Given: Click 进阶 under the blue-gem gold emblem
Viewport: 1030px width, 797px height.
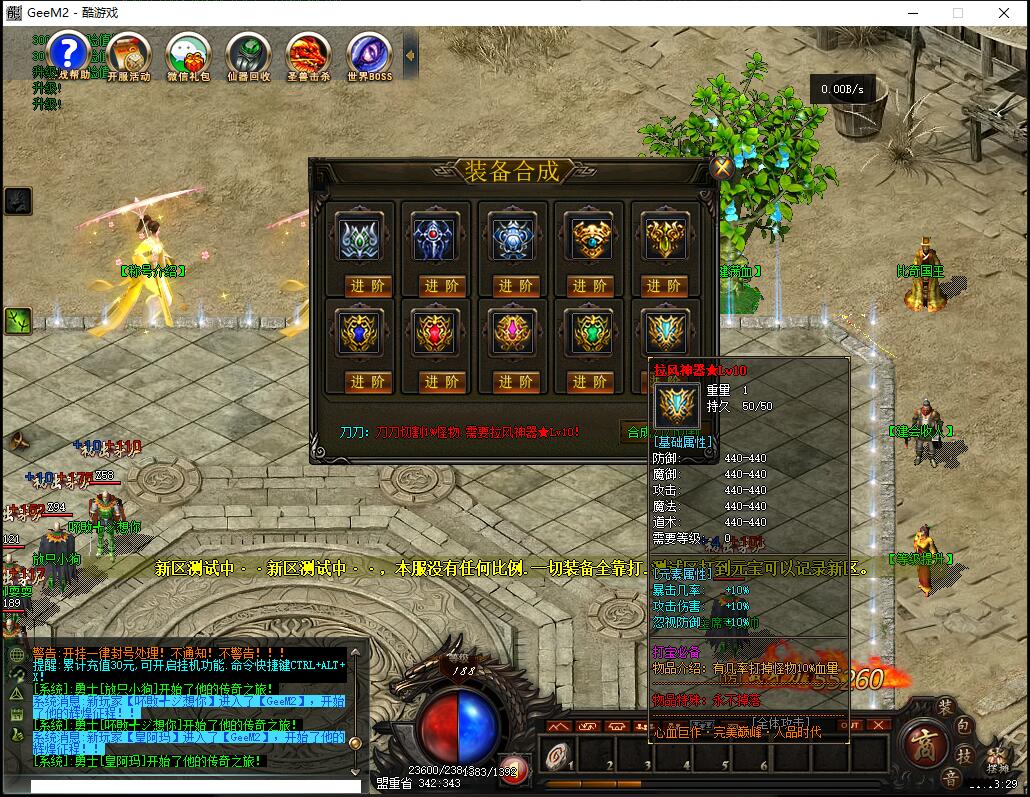Looking at the screenshot, I should click(368, 381).
